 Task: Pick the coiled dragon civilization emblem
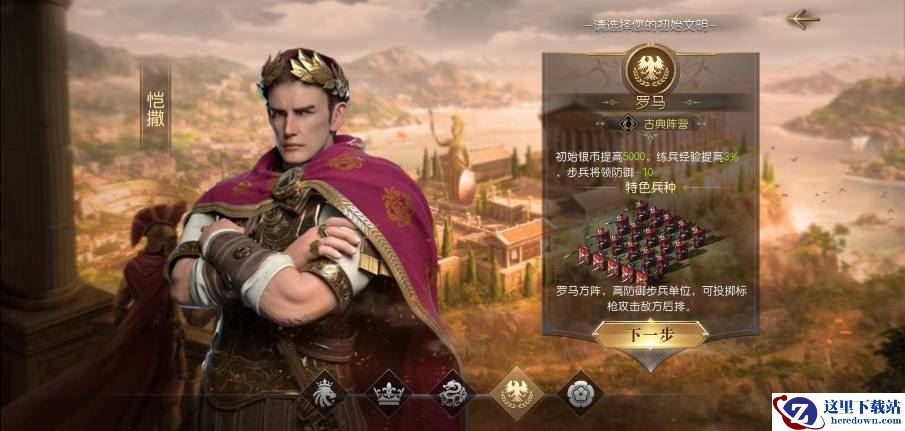click(x=451, y=393)
